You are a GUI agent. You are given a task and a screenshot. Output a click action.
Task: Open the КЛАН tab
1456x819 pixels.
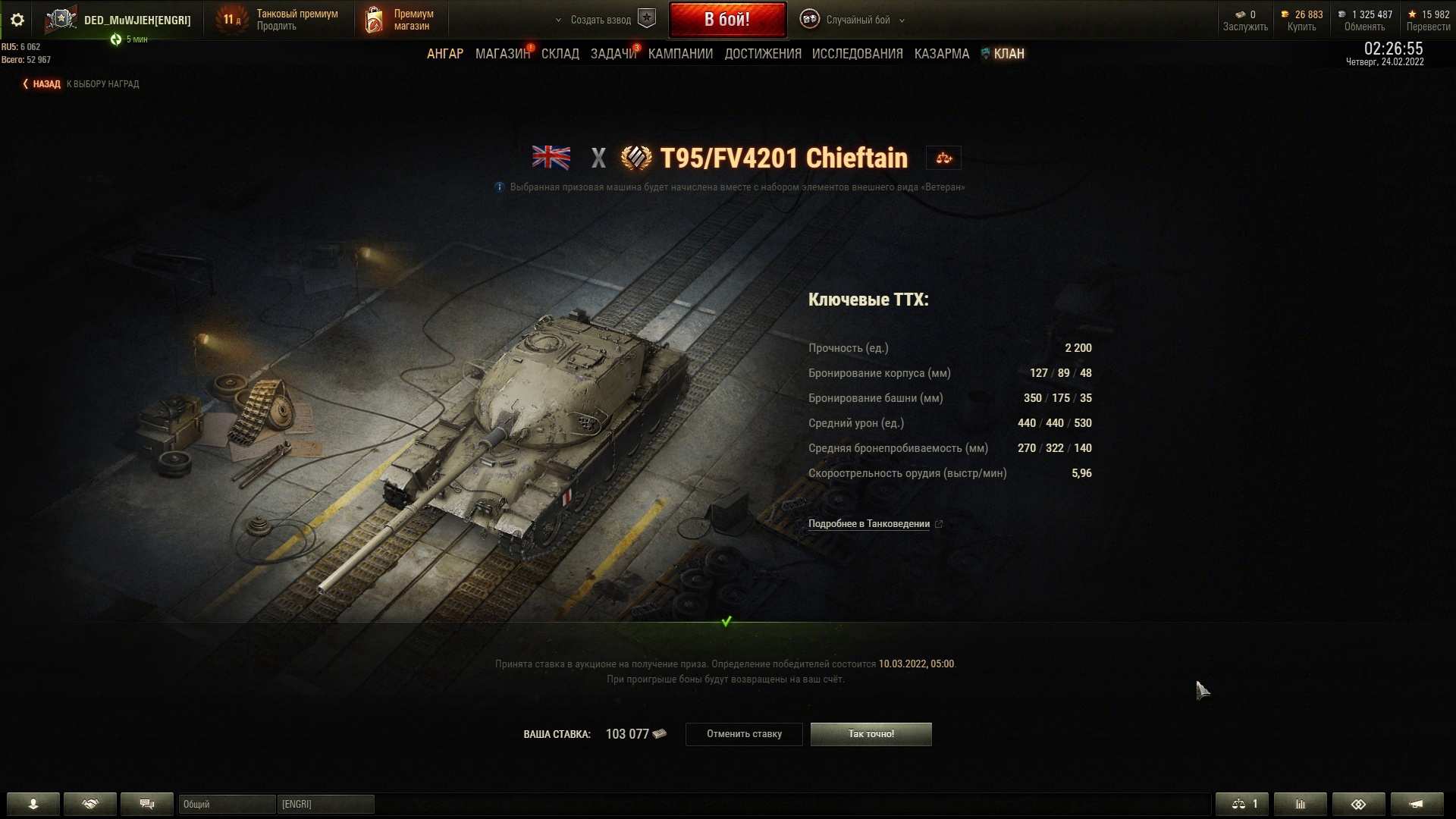pos(1008,54)
